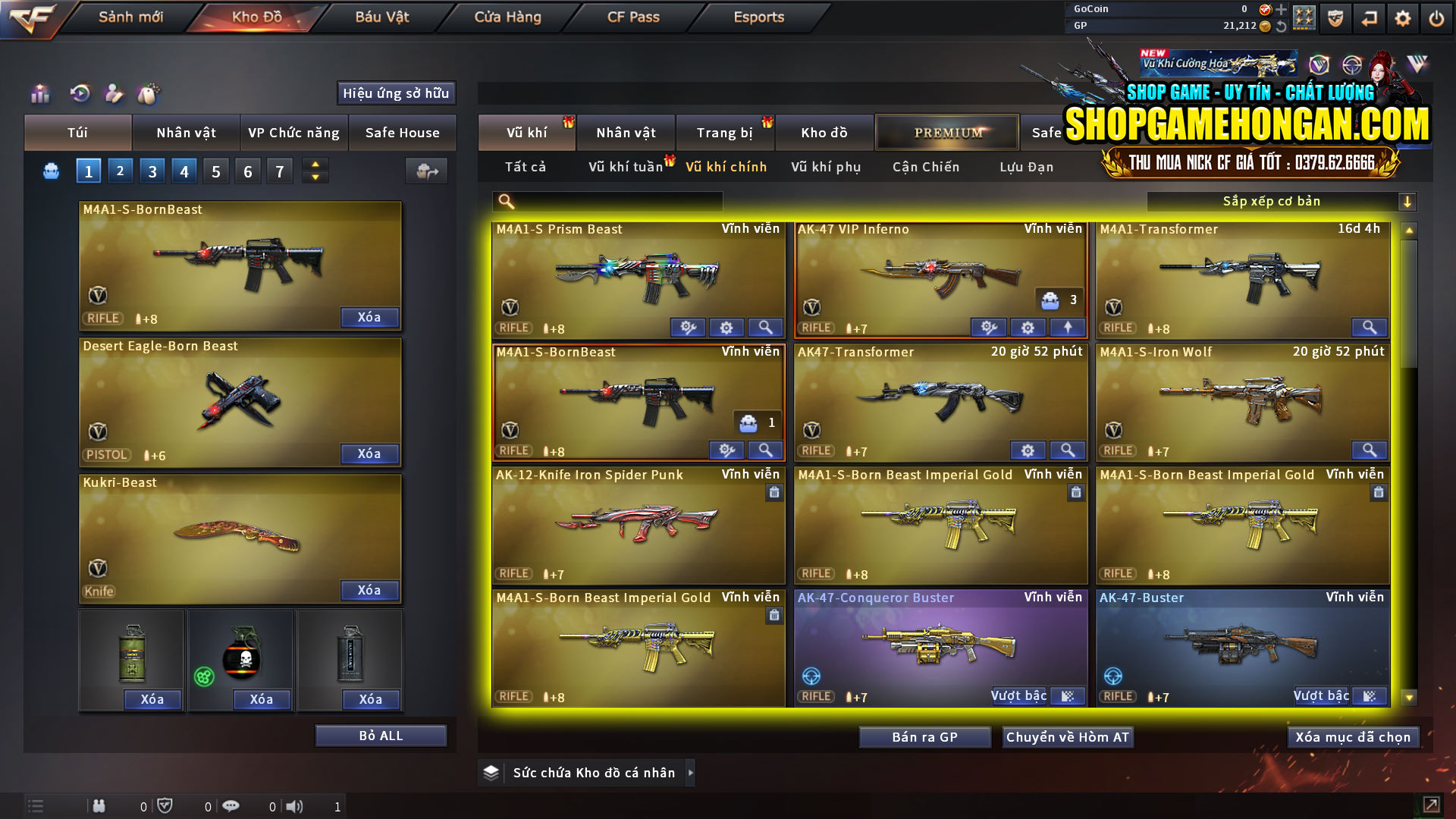Click the upgrade arrow on AK-47 VIP Inferno
The width and height of the screenshot is (1456, 819).
(1067, 328)
